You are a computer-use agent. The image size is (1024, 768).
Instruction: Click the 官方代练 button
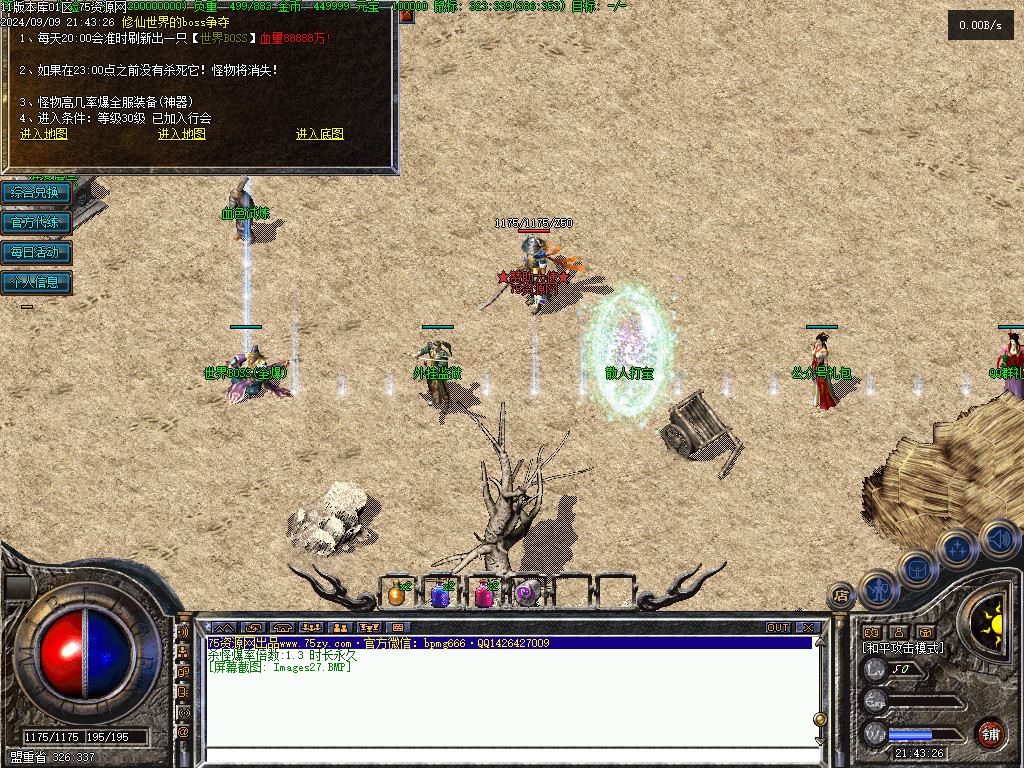[x=36, y=222]
